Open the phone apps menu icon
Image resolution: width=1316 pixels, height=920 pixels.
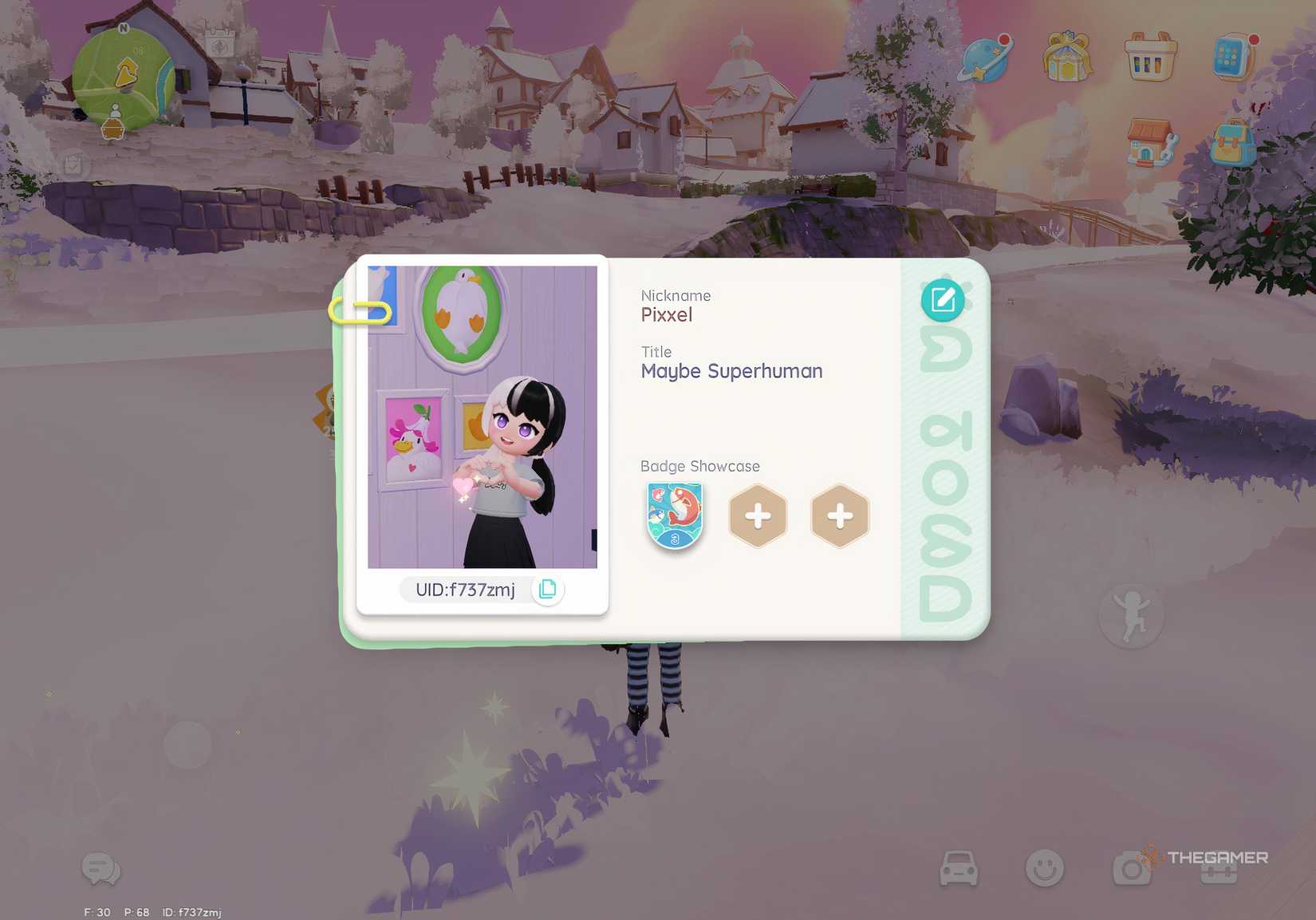click(1231, 57)
